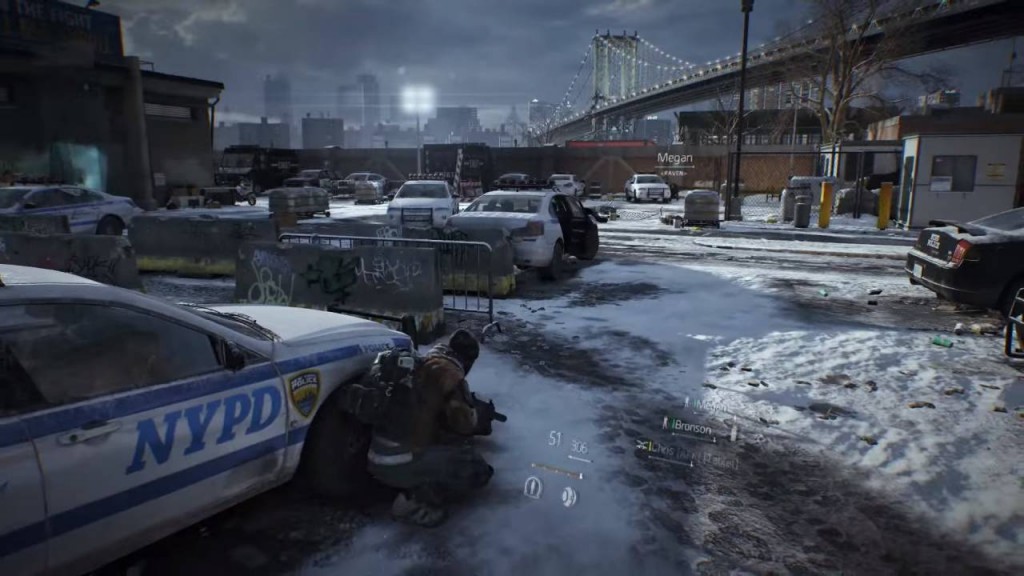Activate the round skill icon
Screen dimensions: 1024x576
click(x=569, y=495)
